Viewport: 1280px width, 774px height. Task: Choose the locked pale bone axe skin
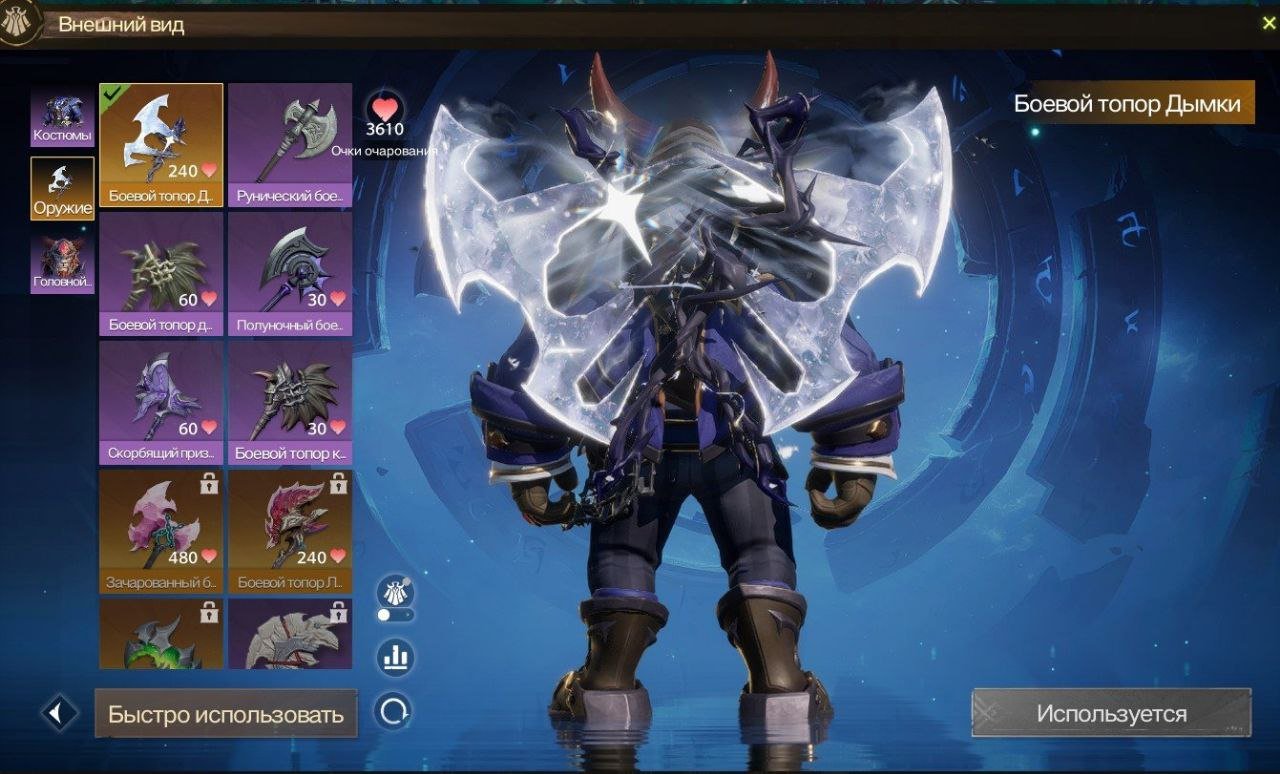(290, 634)
